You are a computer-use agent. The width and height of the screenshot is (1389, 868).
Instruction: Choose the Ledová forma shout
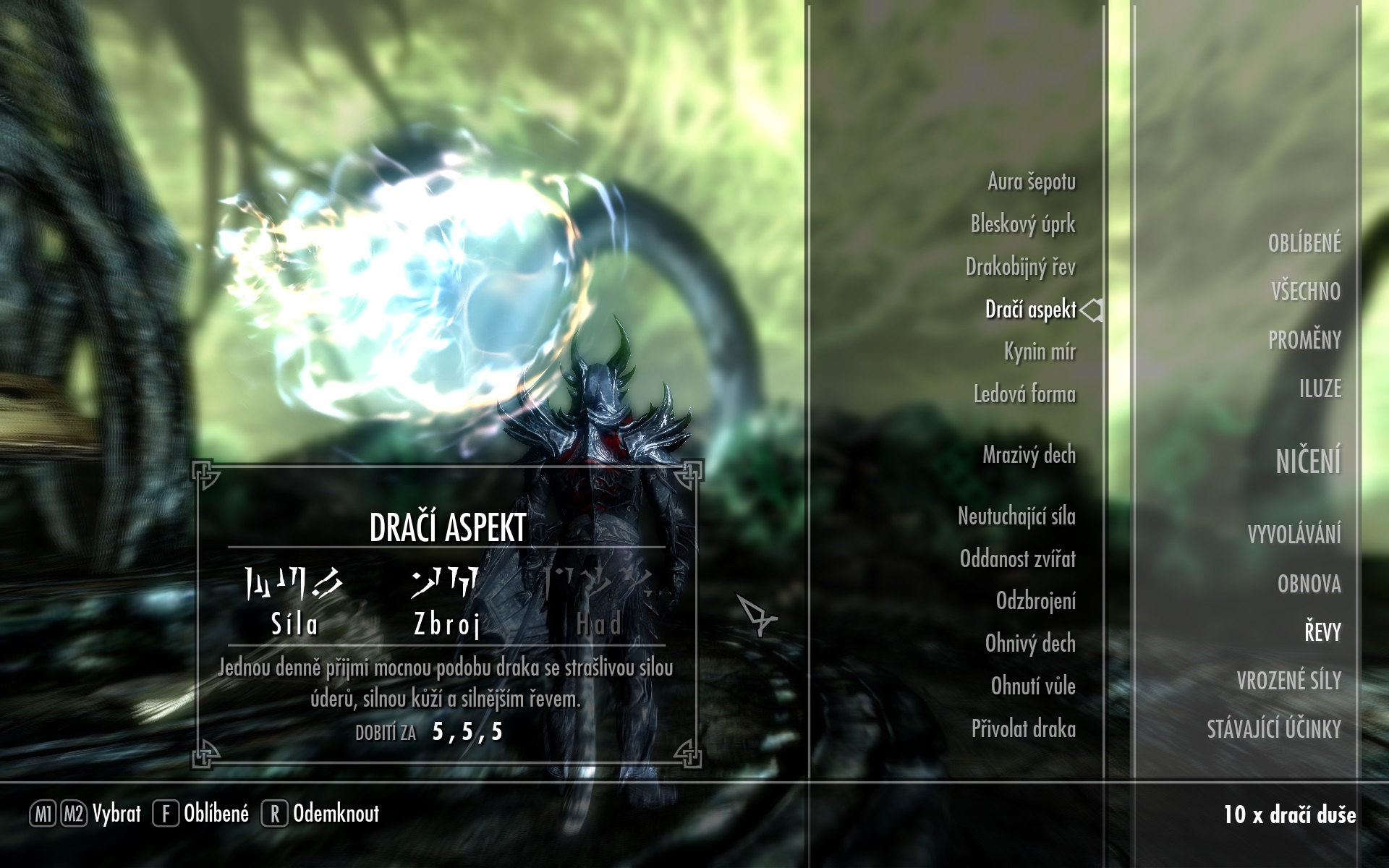pos(1024,394)
